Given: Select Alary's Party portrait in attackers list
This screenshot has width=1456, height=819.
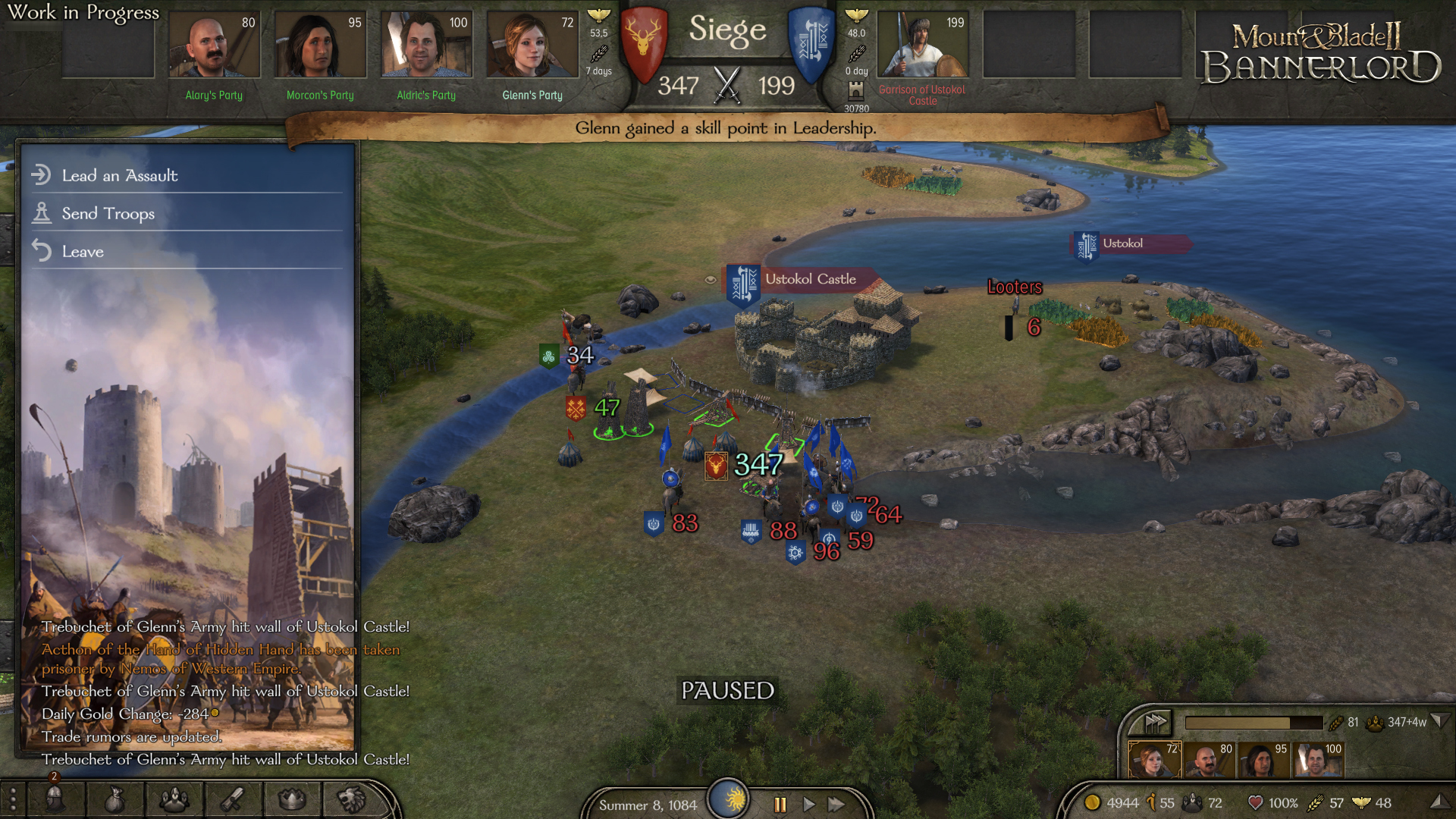Looking at the screenshot, I should [214, 45].
